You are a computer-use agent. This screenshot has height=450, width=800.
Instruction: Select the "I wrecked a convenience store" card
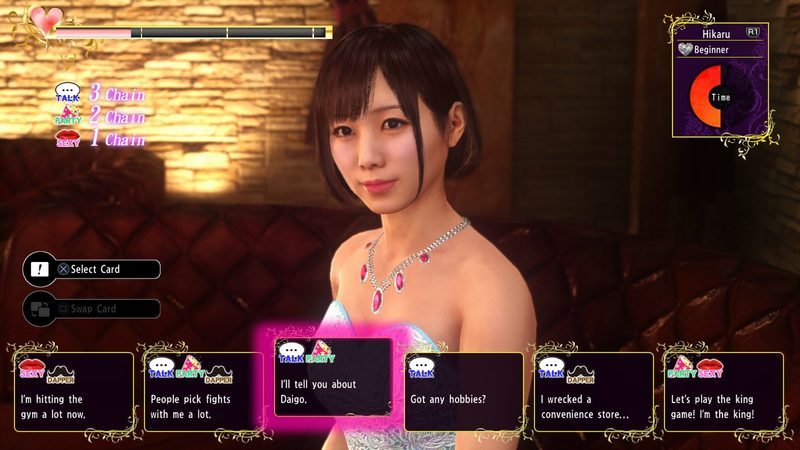click(593, 392)
